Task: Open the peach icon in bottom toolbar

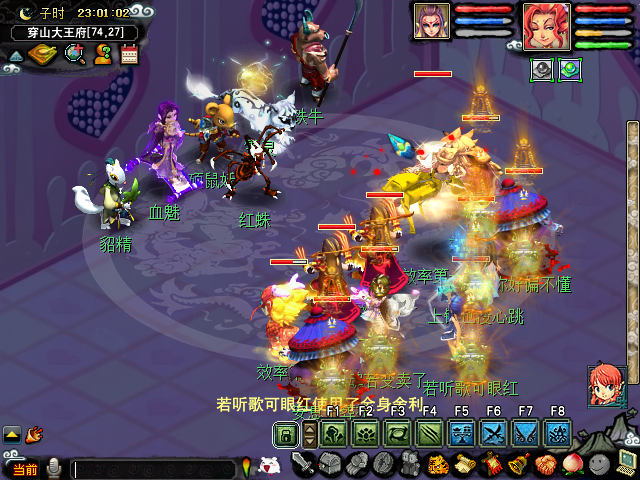Action: (571, 465)
